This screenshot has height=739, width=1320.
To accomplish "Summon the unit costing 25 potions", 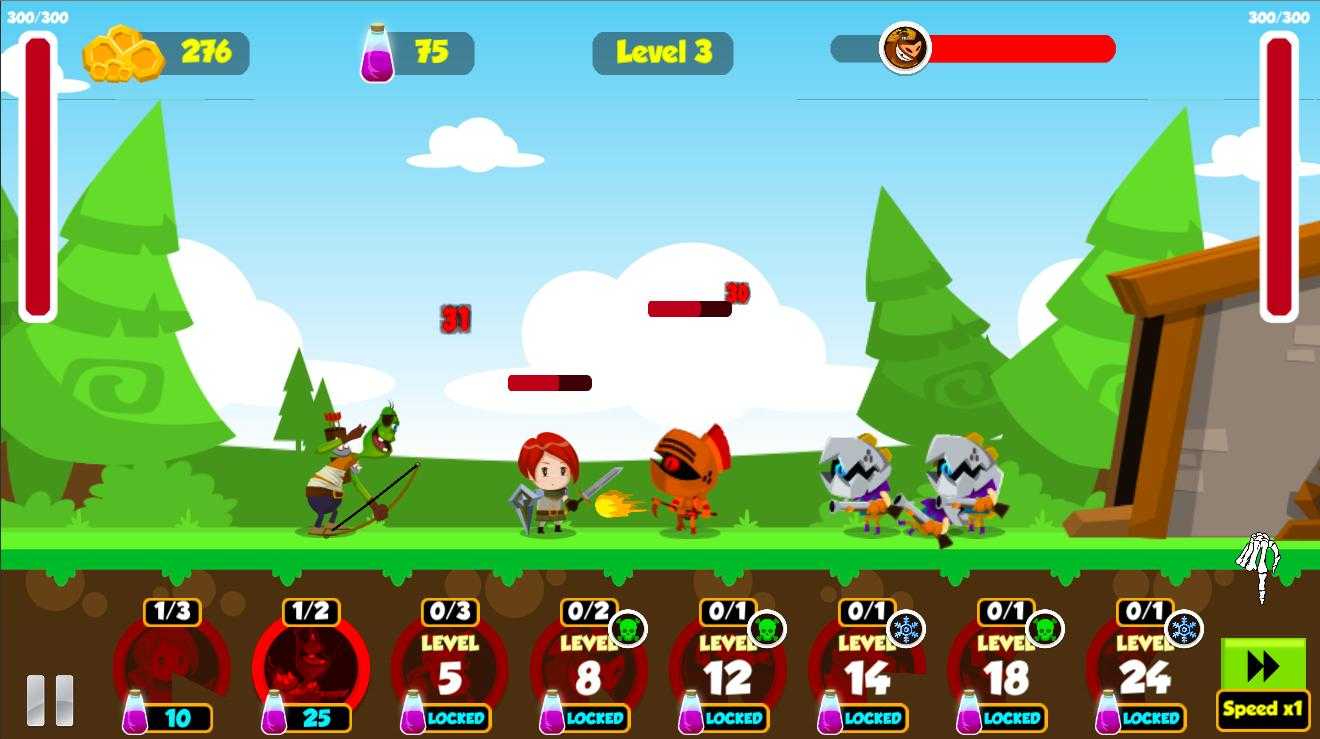I will click(x=311, y=667).
